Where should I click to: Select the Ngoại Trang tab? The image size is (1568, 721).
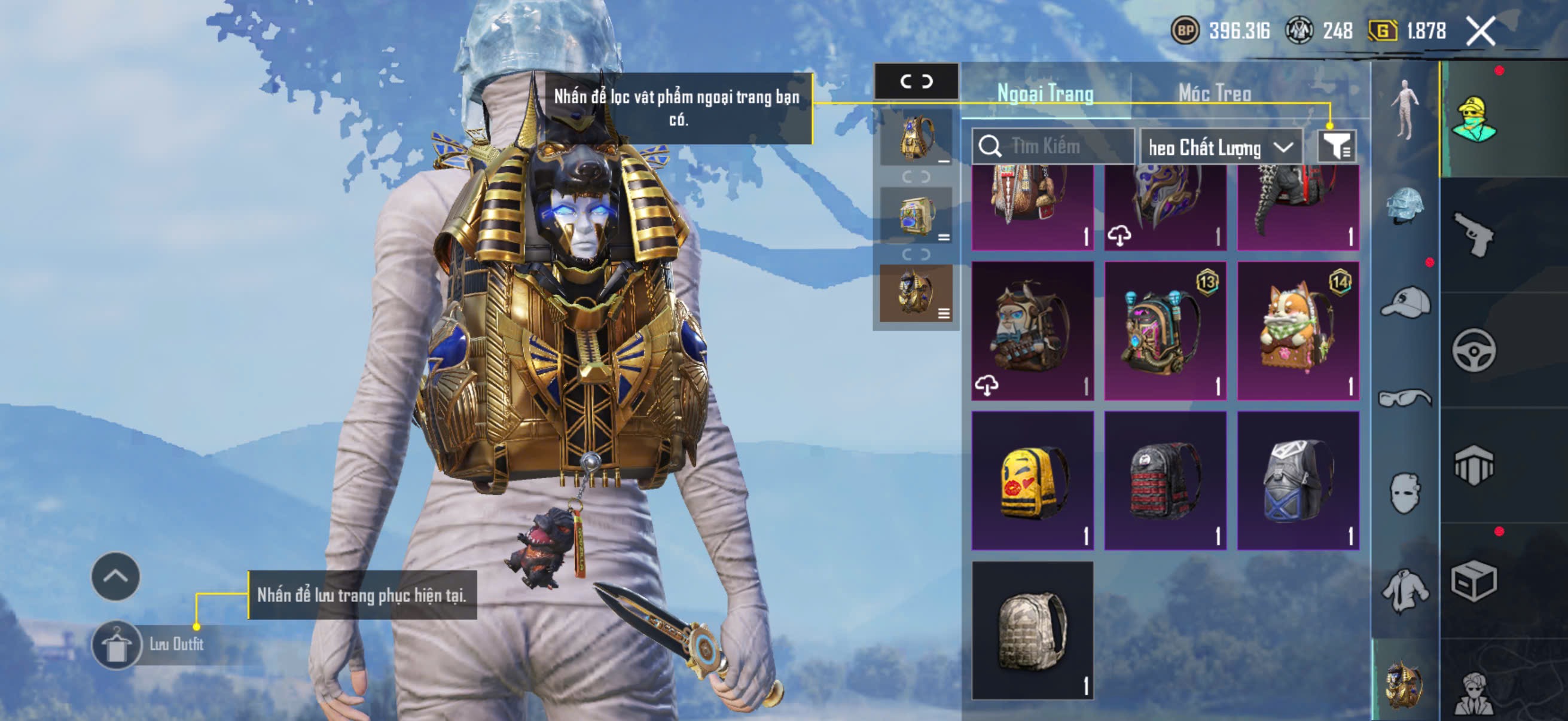pos(1045,93)
